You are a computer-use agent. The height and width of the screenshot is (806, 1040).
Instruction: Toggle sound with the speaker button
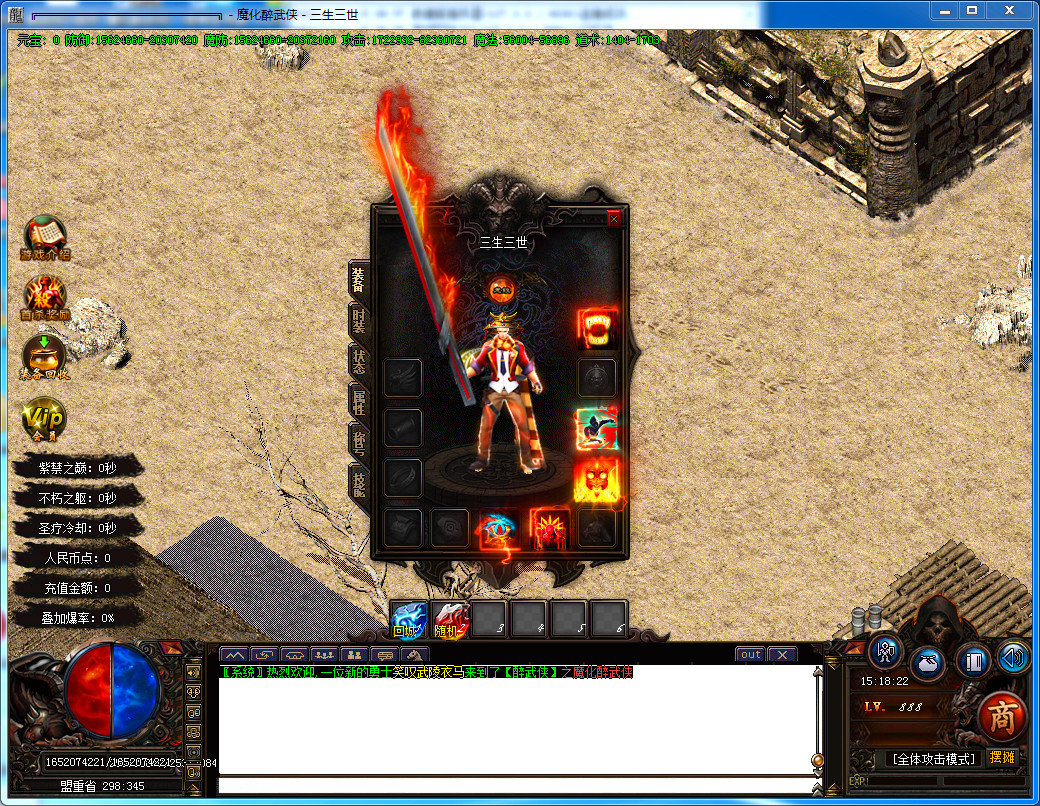(x=1014, y=658)
